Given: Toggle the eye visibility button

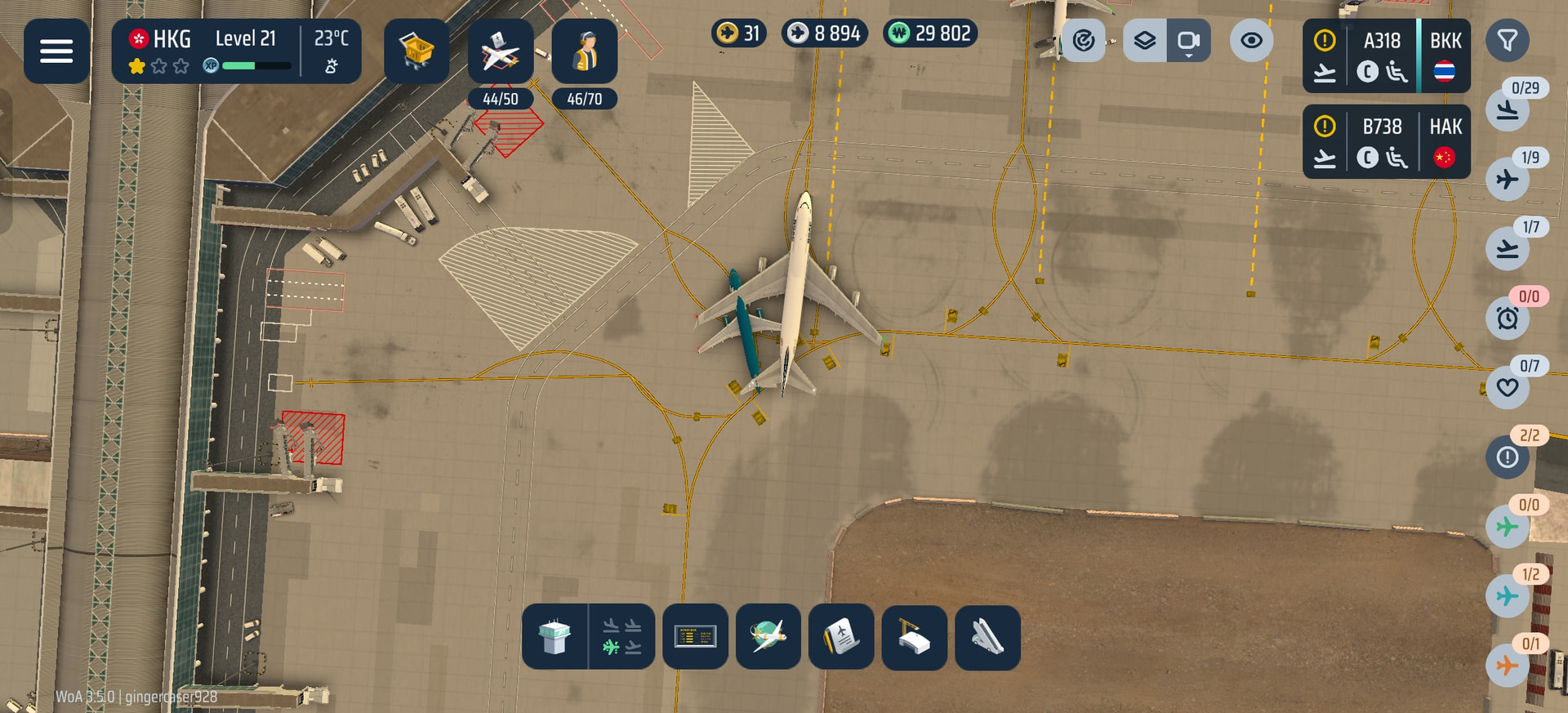Looking at the screenshot, I should click(1251, 40).
